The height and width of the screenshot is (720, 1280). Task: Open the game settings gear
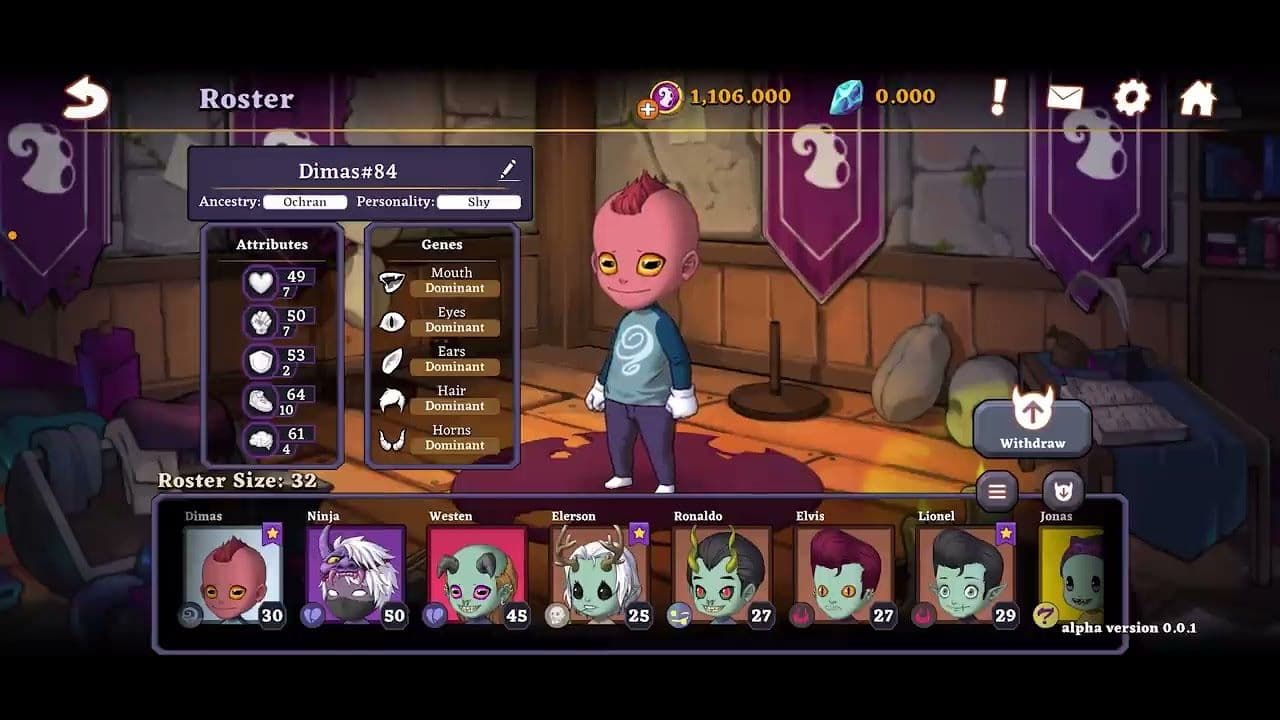tap(1133, 96)
